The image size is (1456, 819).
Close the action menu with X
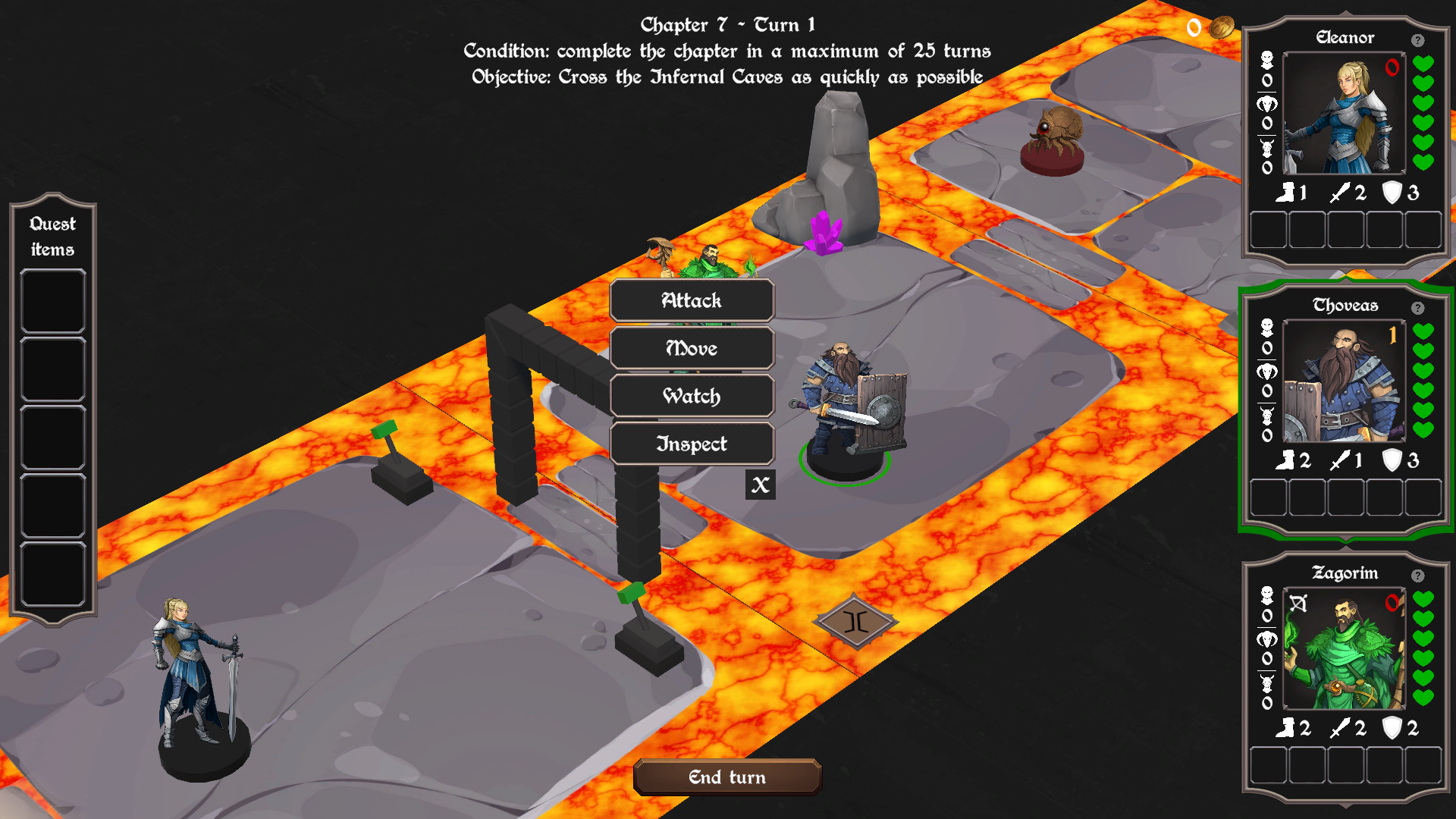pyautogui.click(x=760, y=485)
